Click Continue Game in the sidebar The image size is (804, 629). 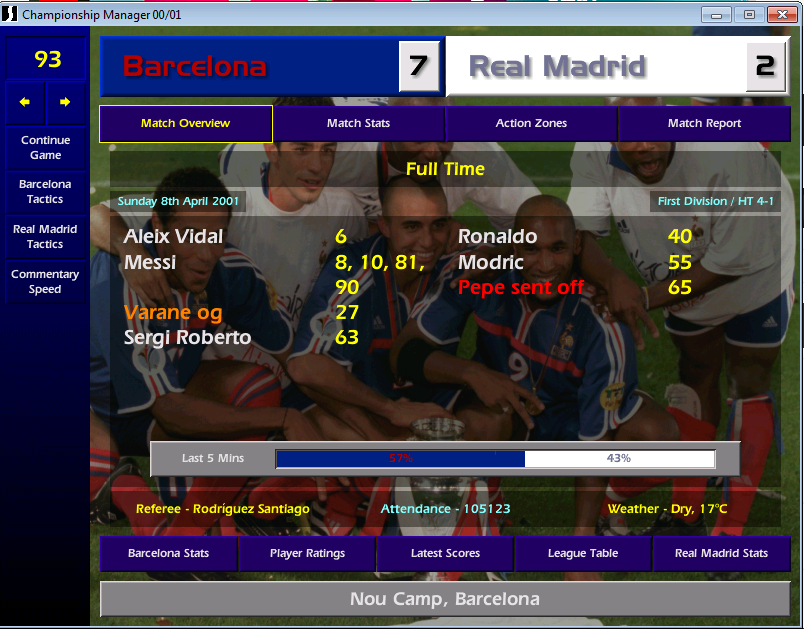click(45, 148)
